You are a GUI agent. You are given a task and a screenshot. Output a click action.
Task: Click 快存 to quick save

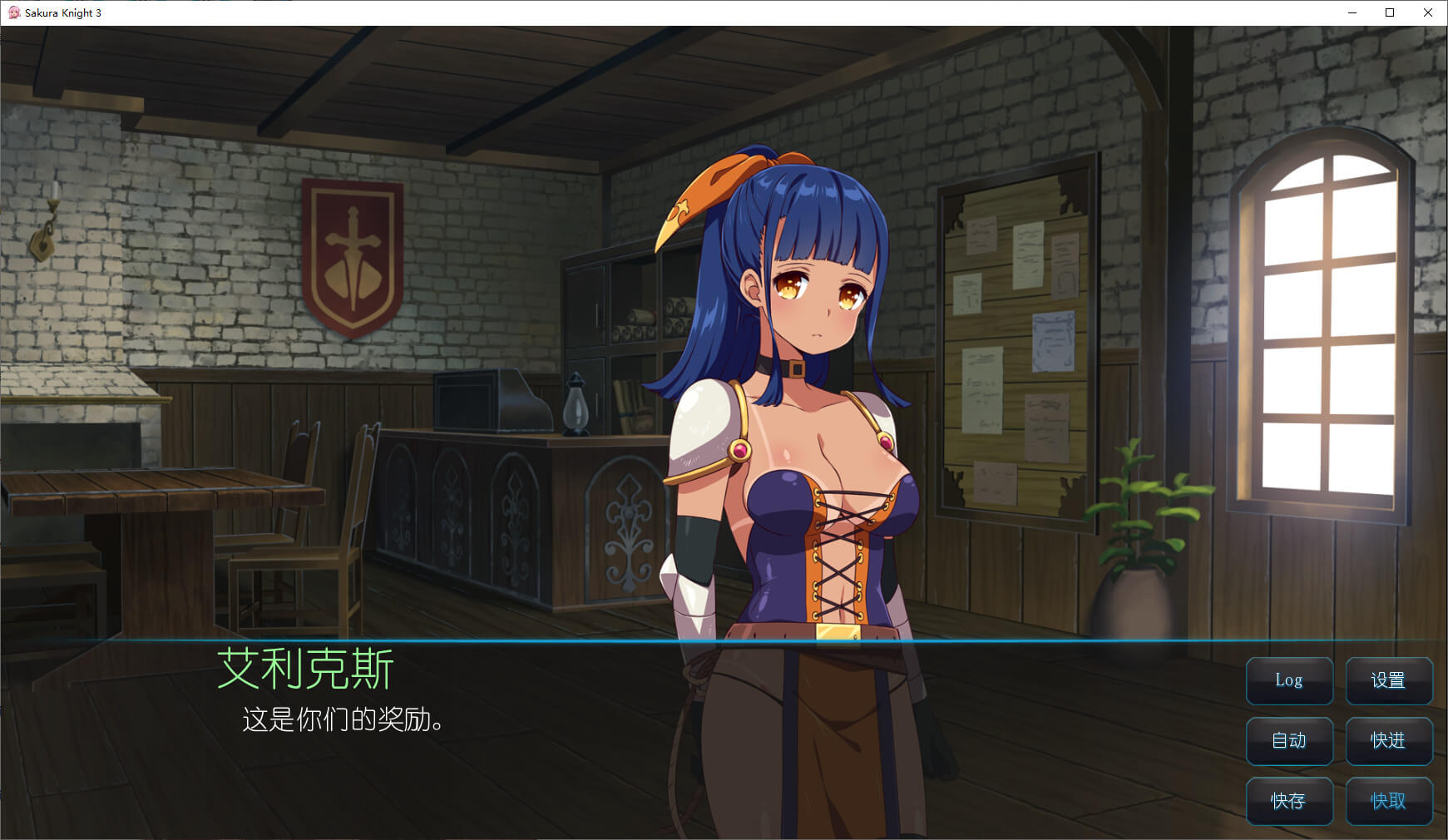[1289, 801]
